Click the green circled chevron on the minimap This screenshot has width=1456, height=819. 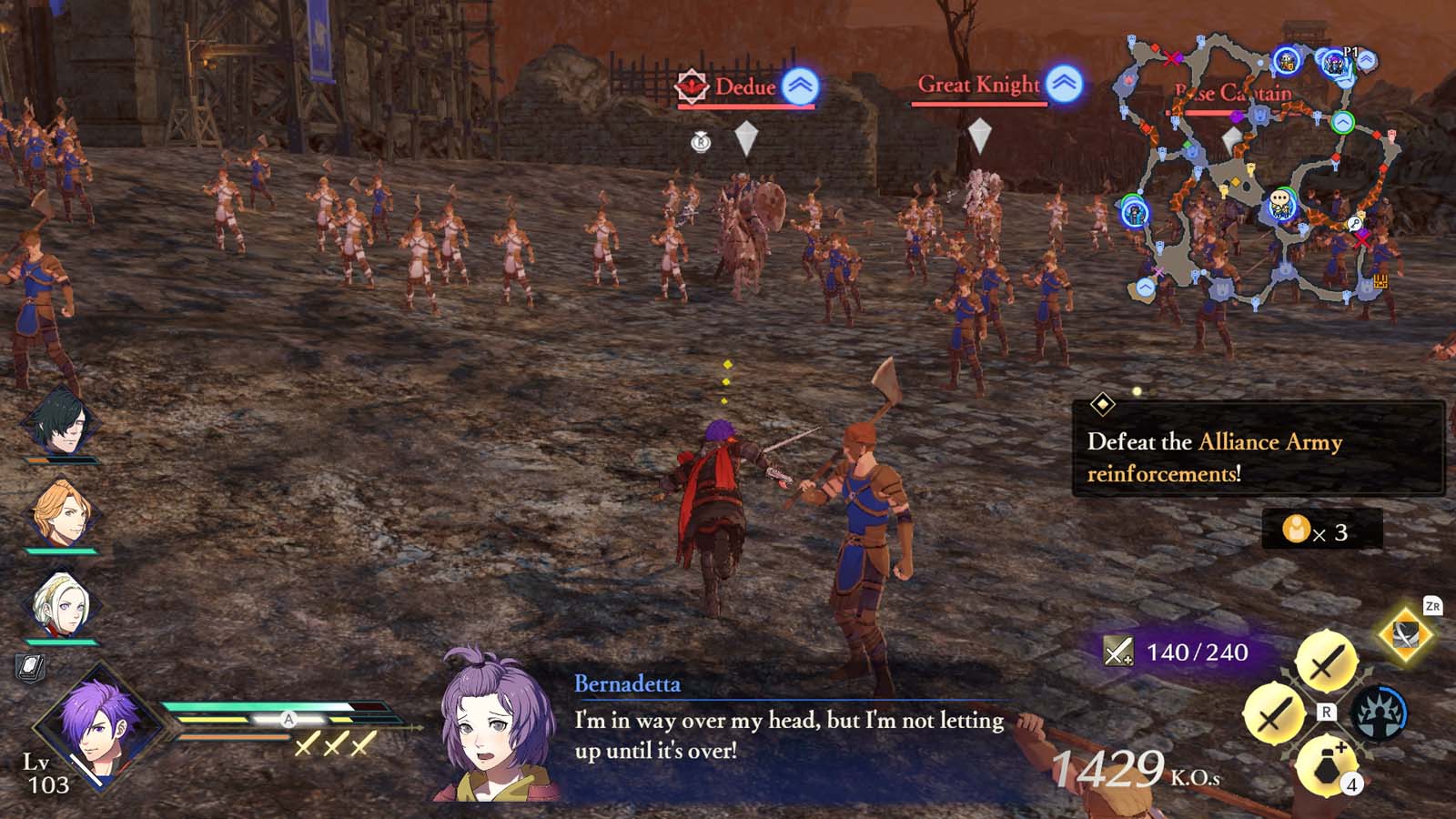[1341, 120]
